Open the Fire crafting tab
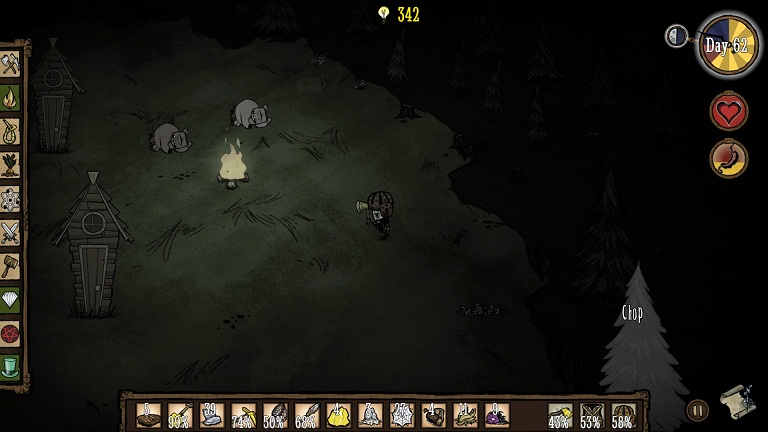Screen dimensions: 768x432 [x=10, y=97]
